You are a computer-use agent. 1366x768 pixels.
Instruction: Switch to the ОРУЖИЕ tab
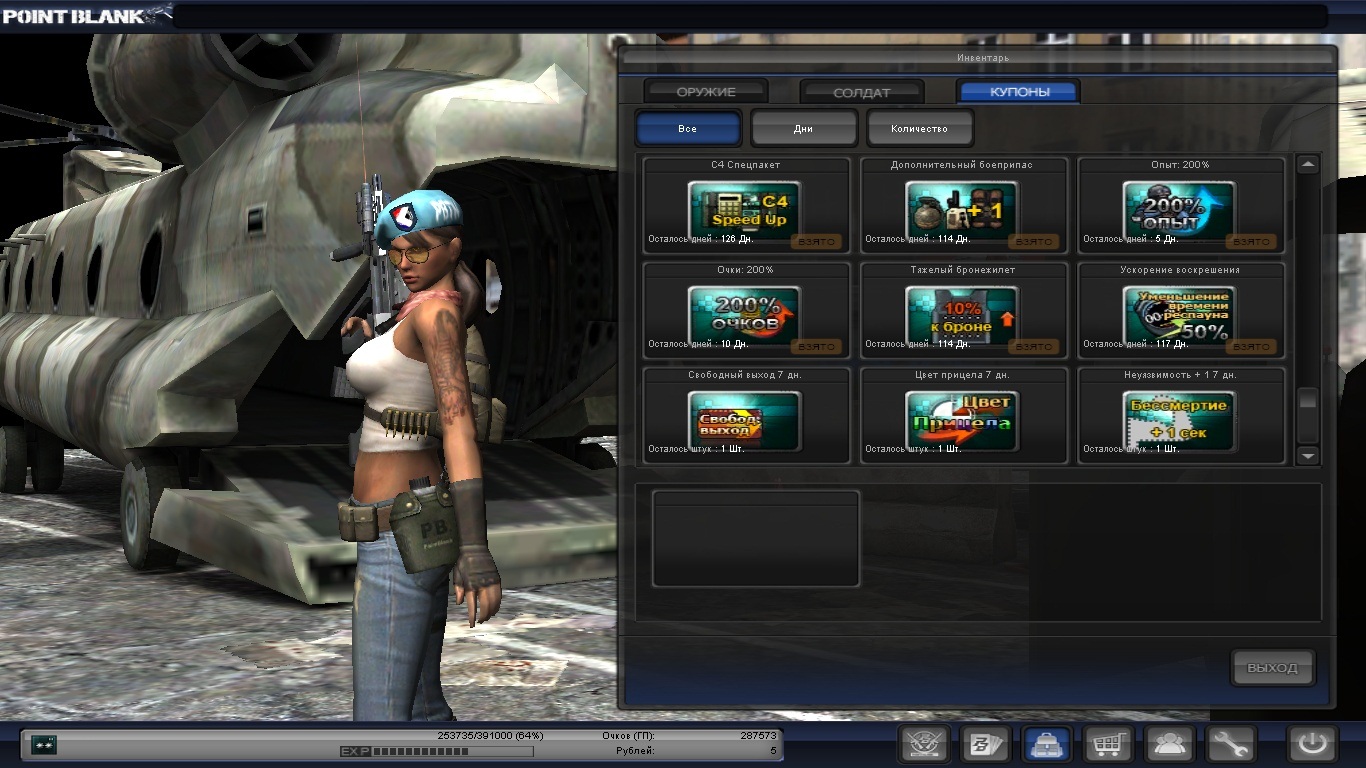706,92
